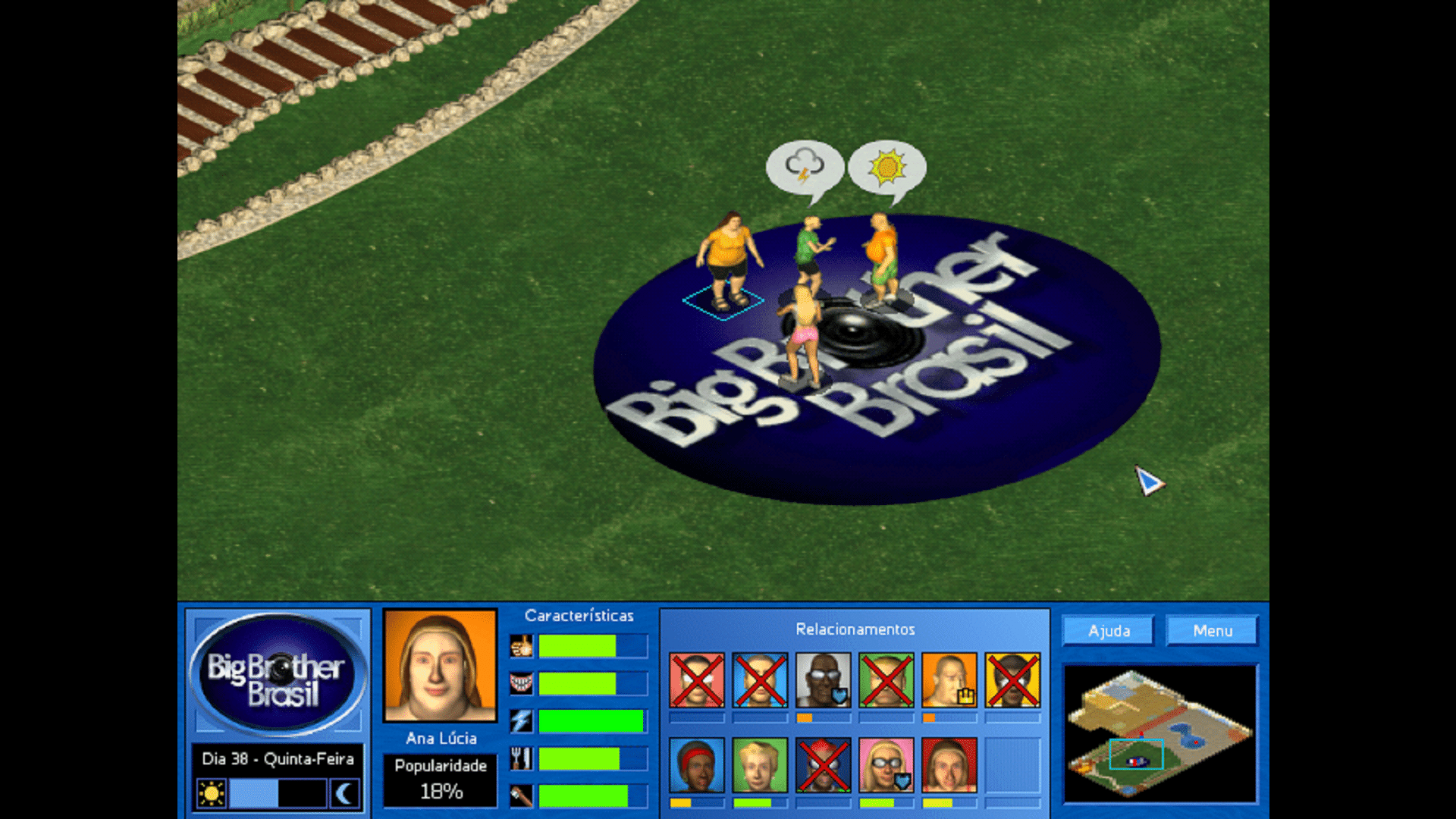Choose the bald man on orange background
The width and height of the screenshot is (1456, 819).
pyautogui.click(x=949, y=680)
